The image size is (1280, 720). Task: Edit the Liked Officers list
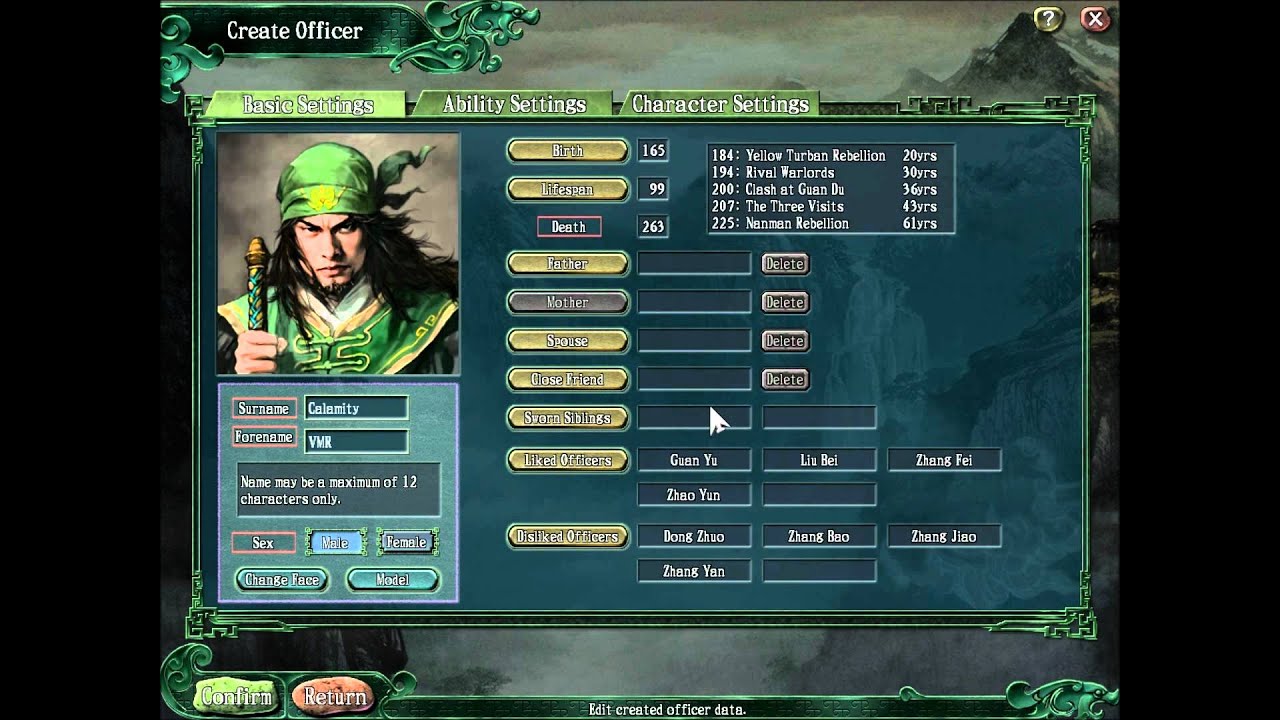point(568,460)
